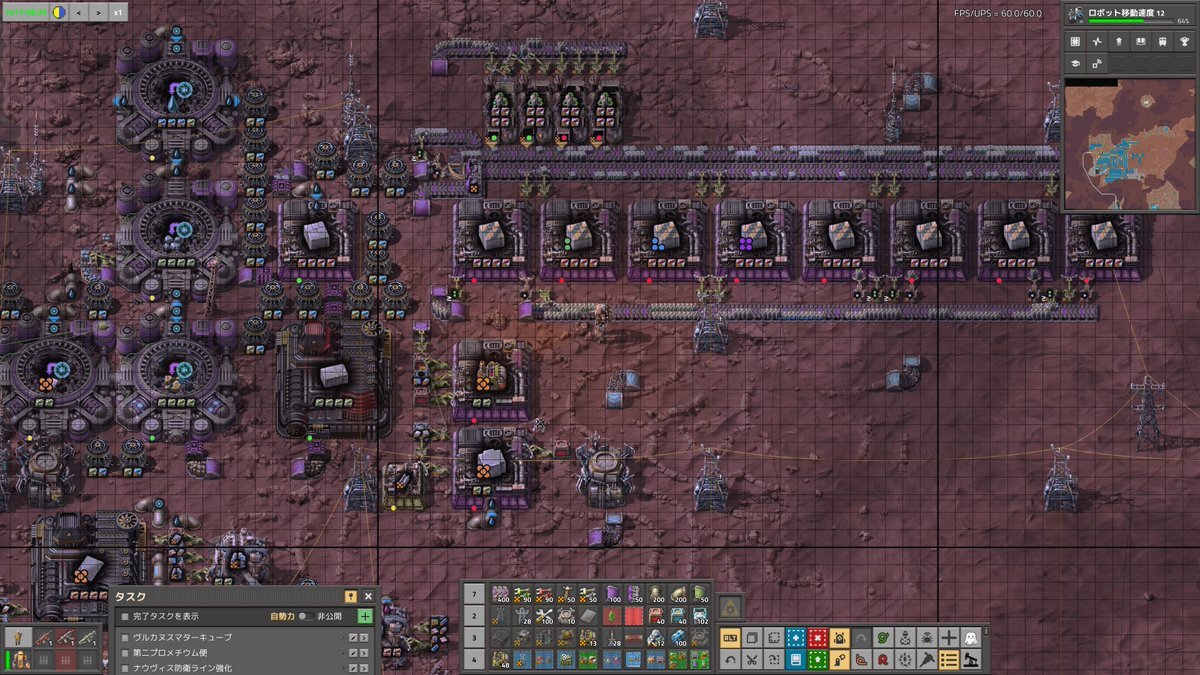The width and height of the screenshot is (1200, 675).
Task: Add a new task with the green plus
Action: [365, 616]
